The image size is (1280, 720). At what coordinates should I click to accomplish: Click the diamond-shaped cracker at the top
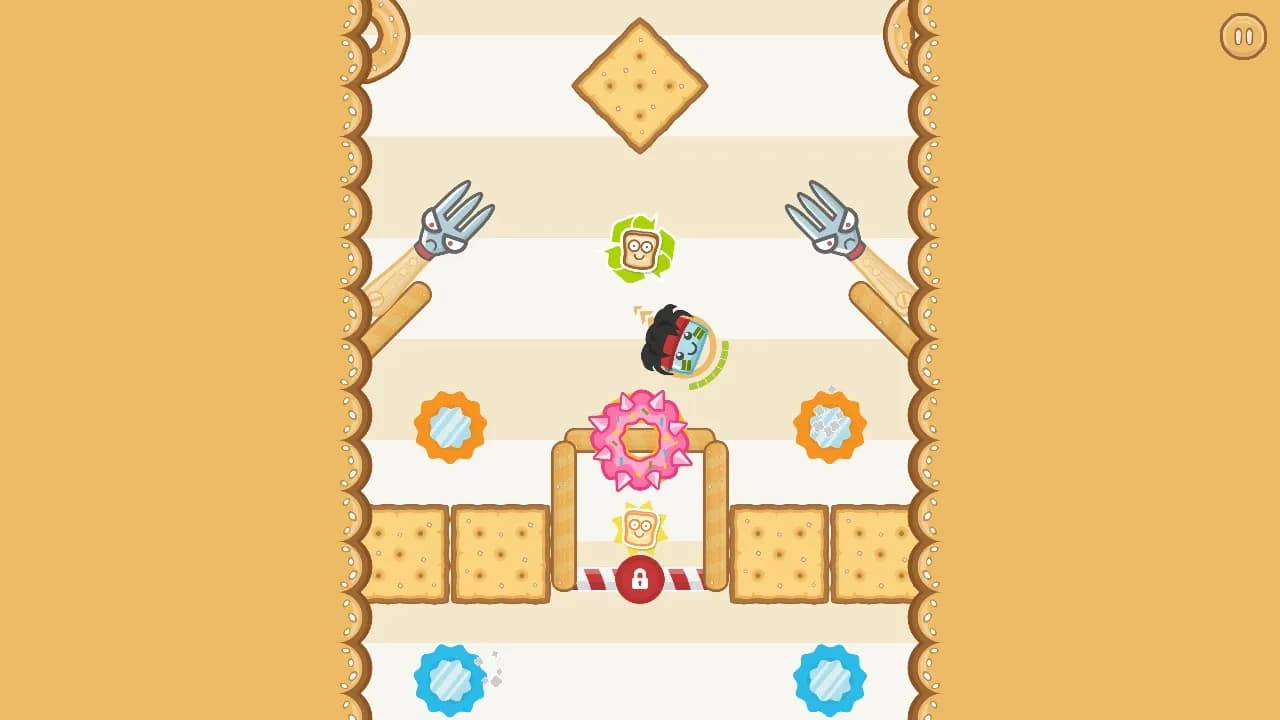pyautogui.click(x=637, y=85)
